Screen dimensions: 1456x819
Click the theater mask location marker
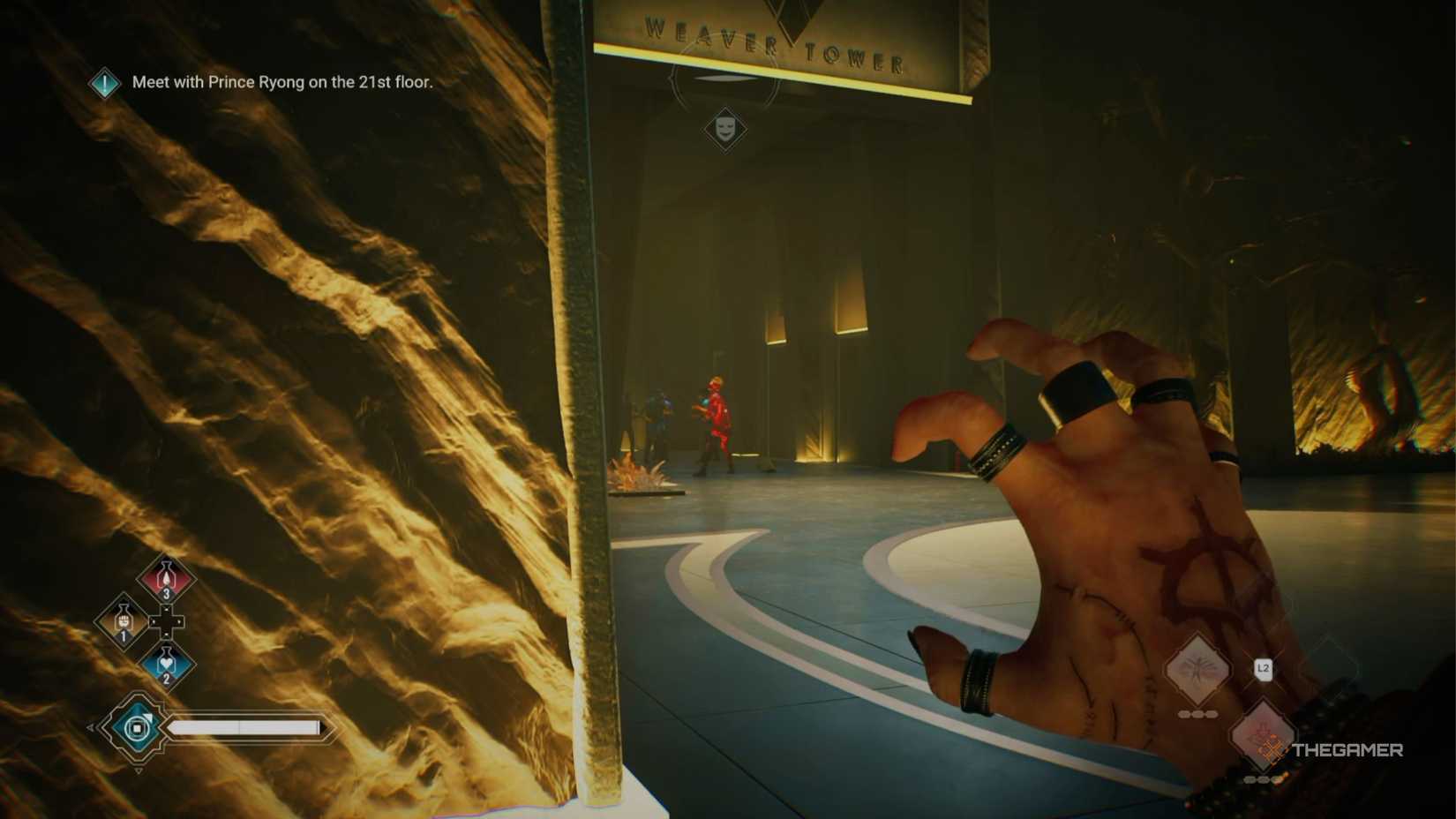[725, 131]
